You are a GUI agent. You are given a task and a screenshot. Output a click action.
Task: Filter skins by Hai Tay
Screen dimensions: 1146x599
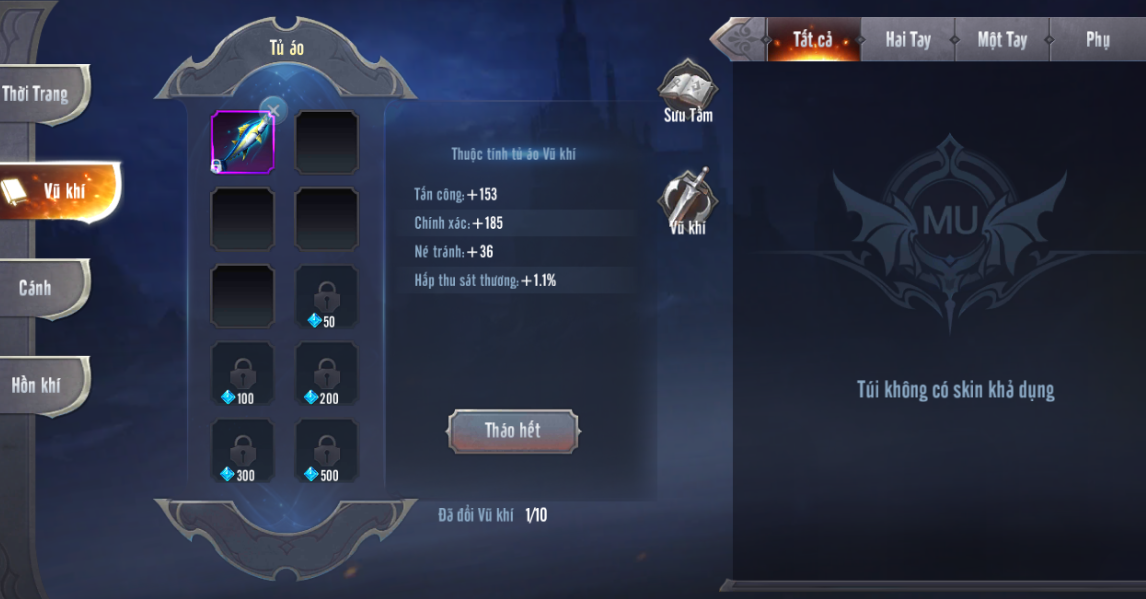point(907,41)
